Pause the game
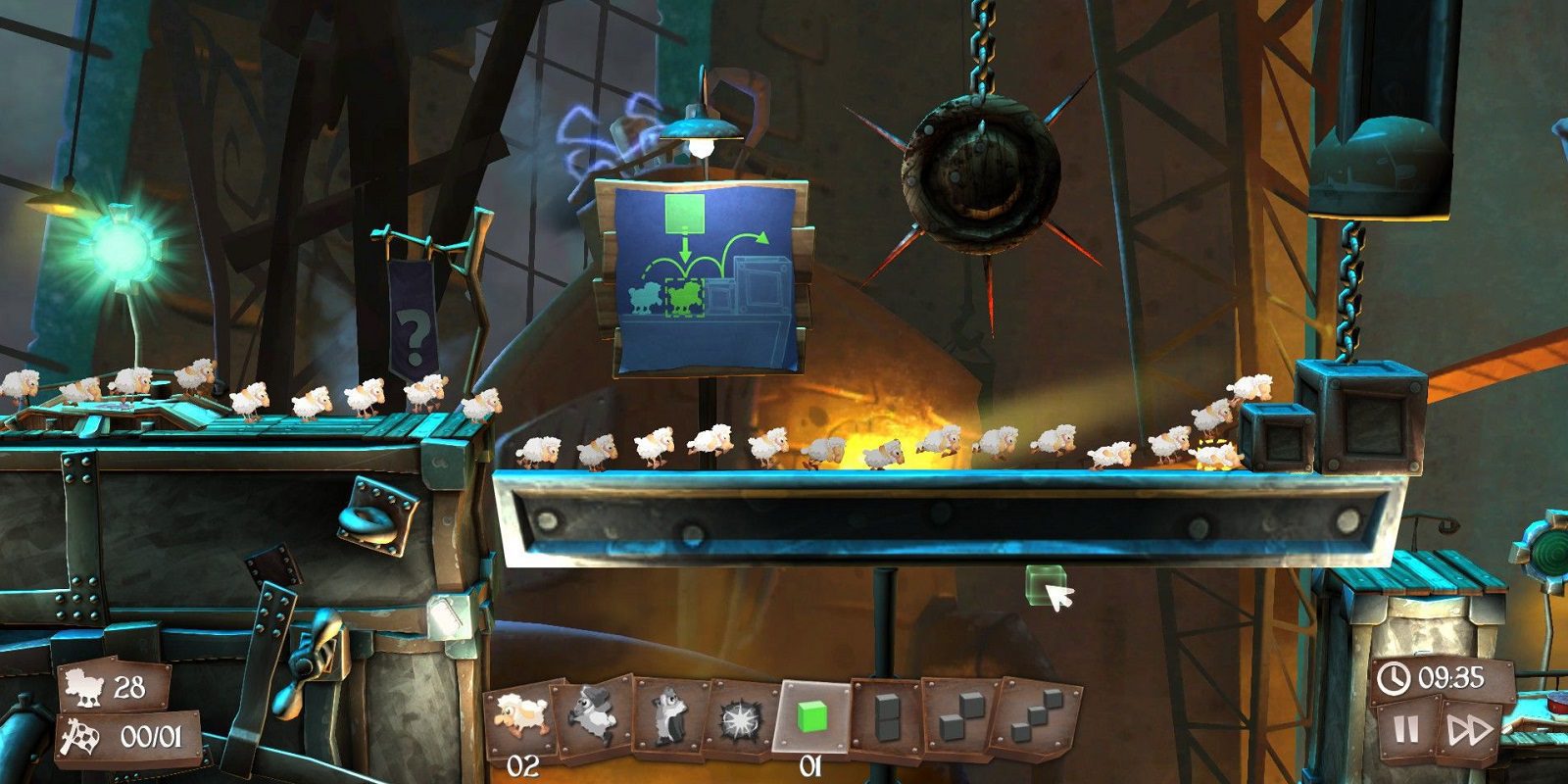The width and height of the screenshot is (1568, 784). pos(1406,729)
